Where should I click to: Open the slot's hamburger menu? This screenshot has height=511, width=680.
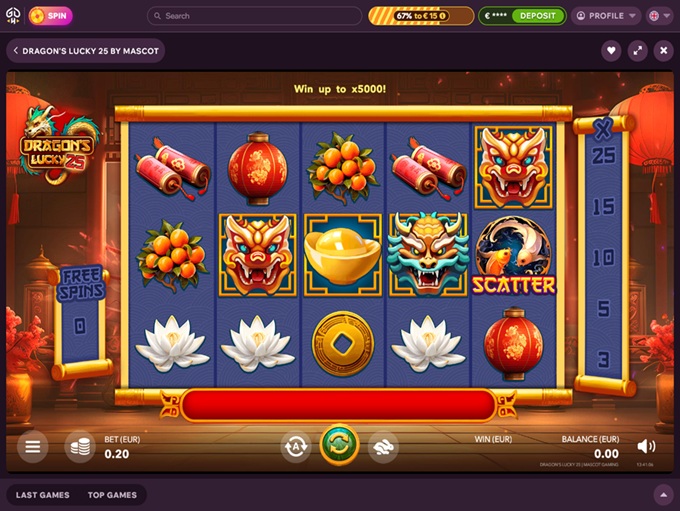(x=33, y=446)
